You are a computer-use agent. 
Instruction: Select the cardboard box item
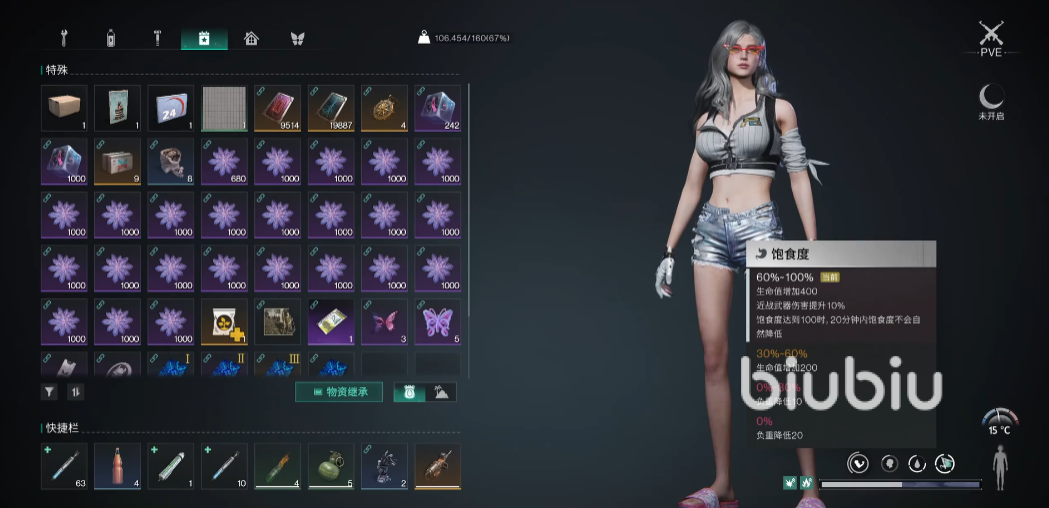coord(64,108)
